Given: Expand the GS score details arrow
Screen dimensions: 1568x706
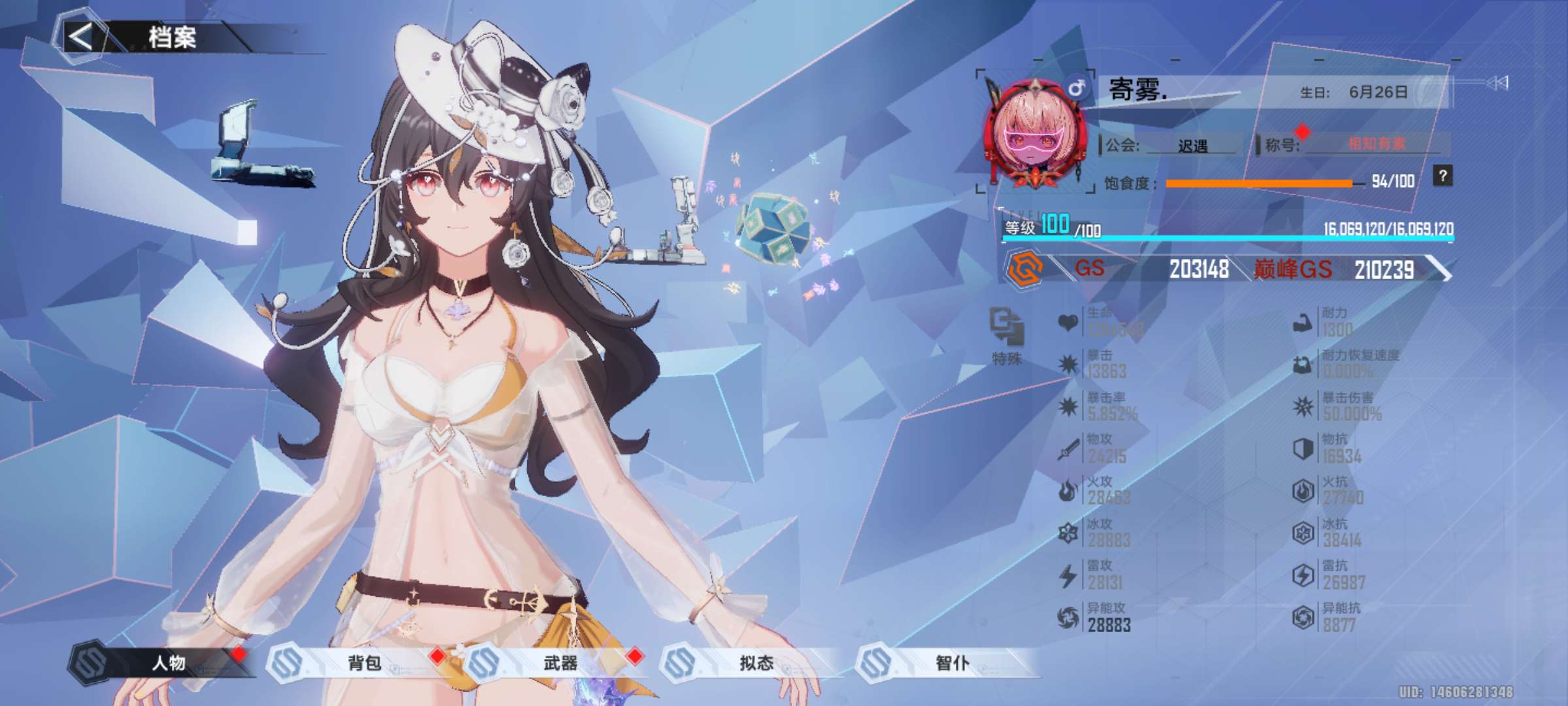Looking at the screenshot, I should coord(1439,269).
